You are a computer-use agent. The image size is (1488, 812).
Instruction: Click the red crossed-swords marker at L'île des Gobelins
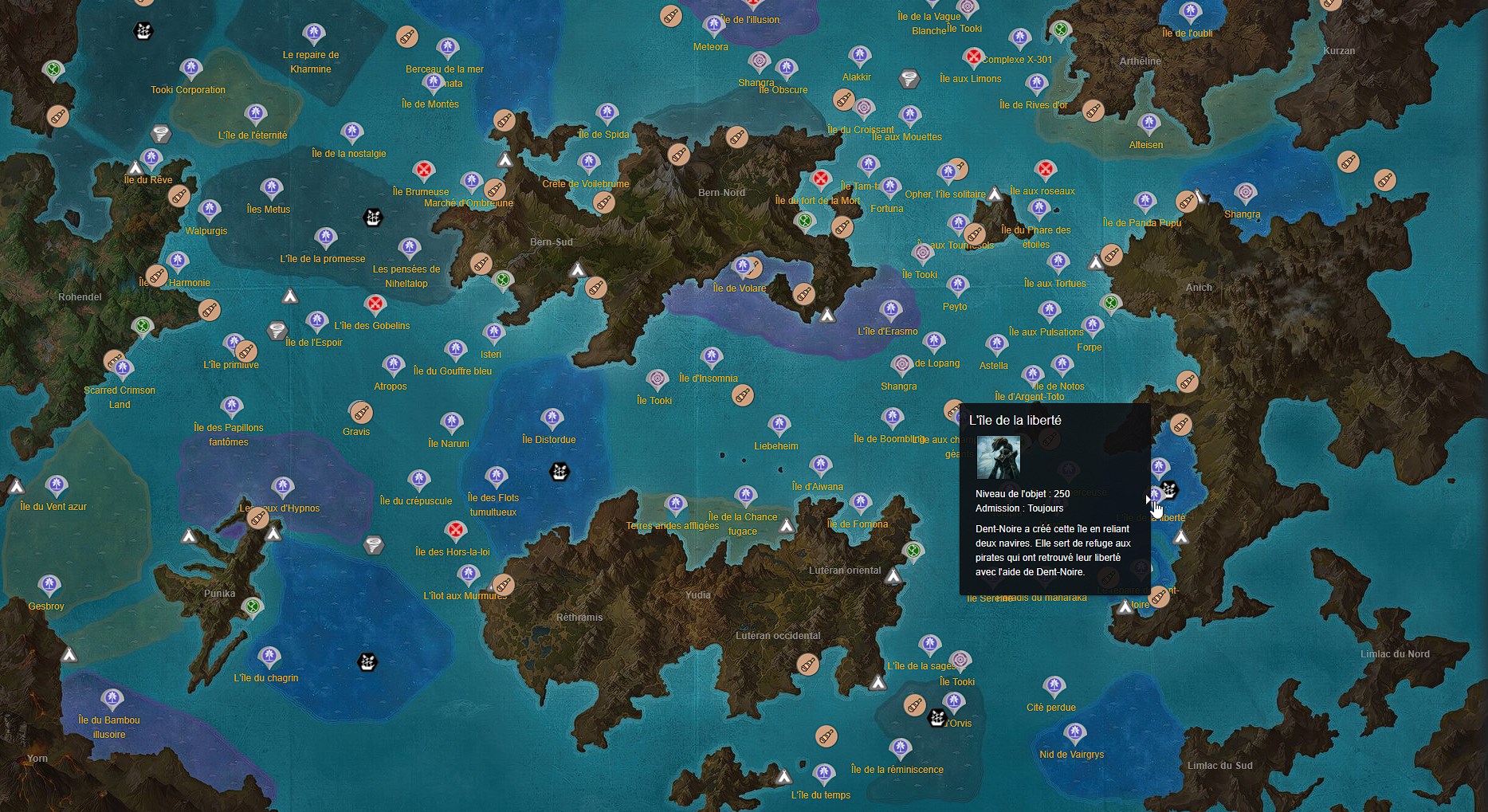coord(375,303)
